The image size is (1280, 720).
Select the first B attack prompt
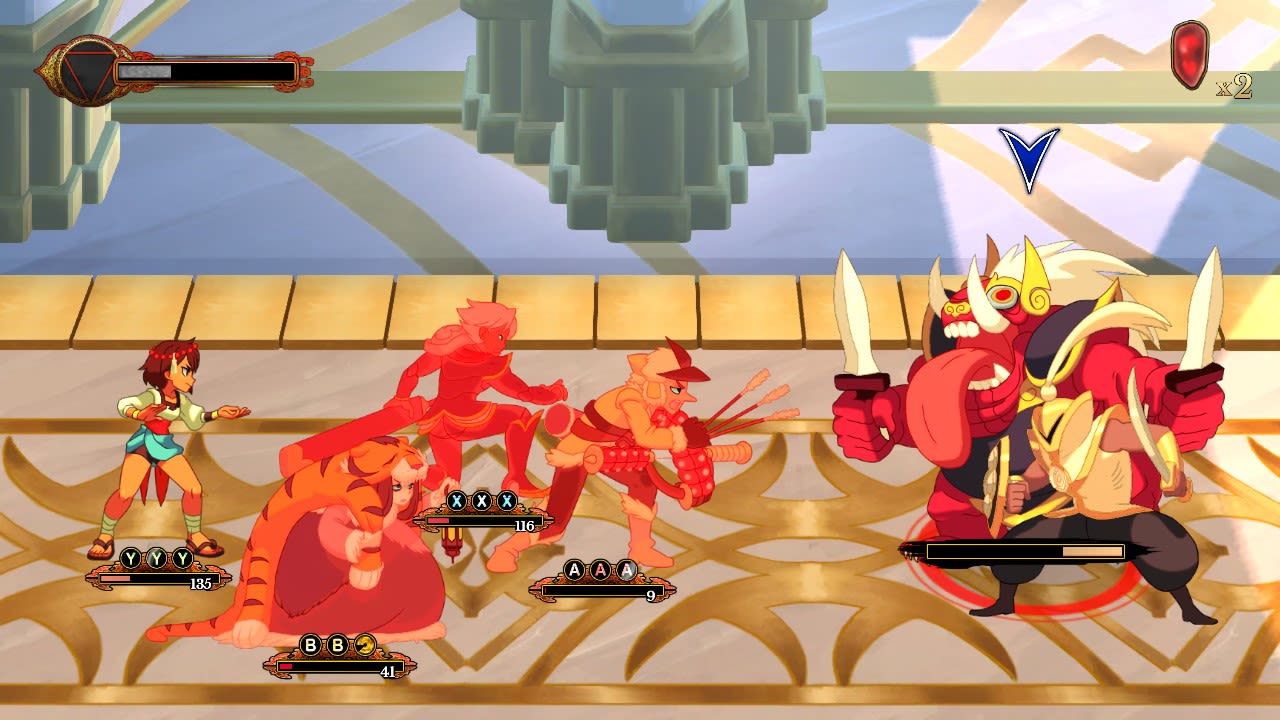310,646
